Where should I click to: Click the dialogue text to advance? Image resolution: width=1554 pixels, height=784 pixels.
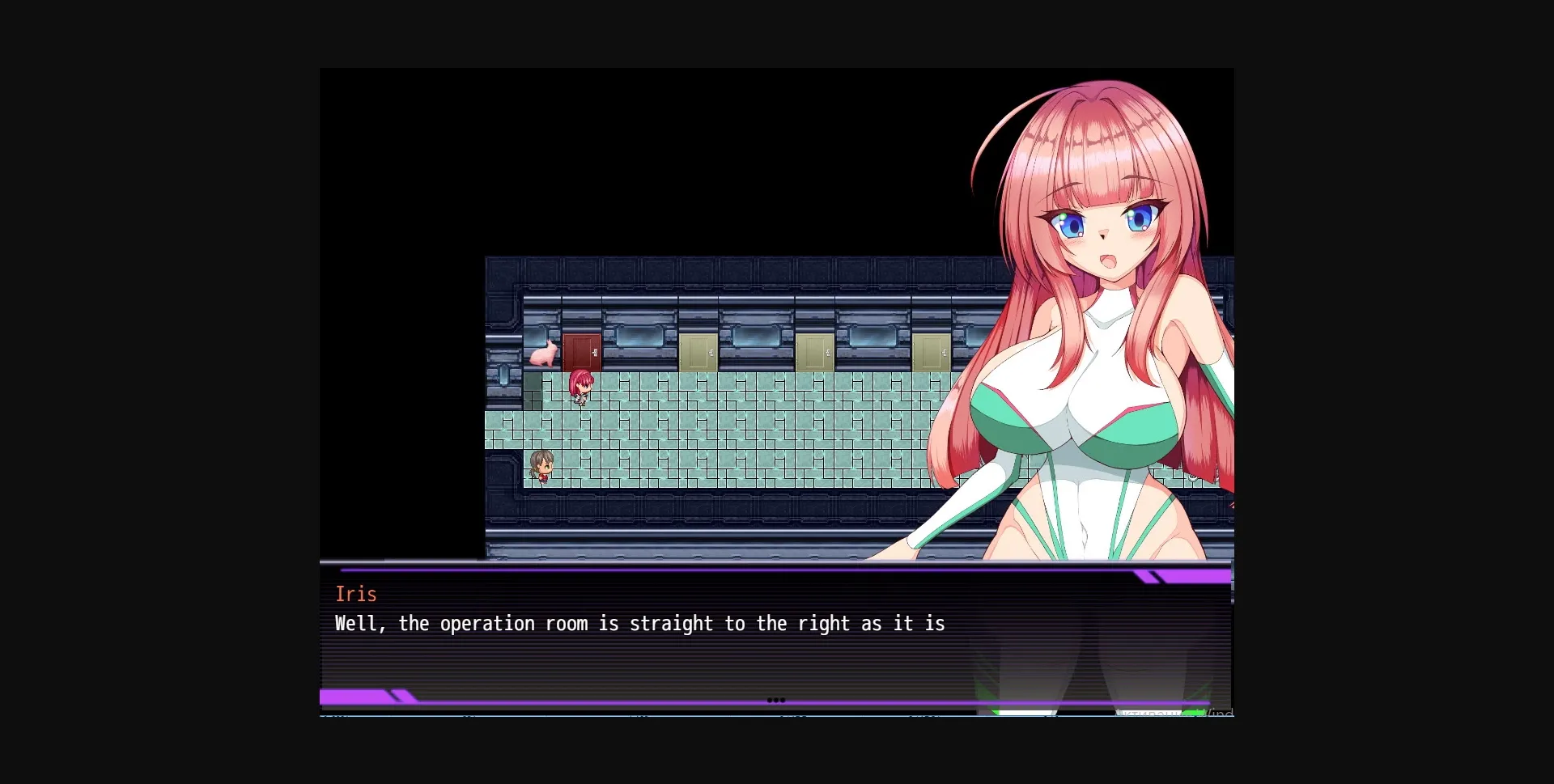[x=639, y=623]
